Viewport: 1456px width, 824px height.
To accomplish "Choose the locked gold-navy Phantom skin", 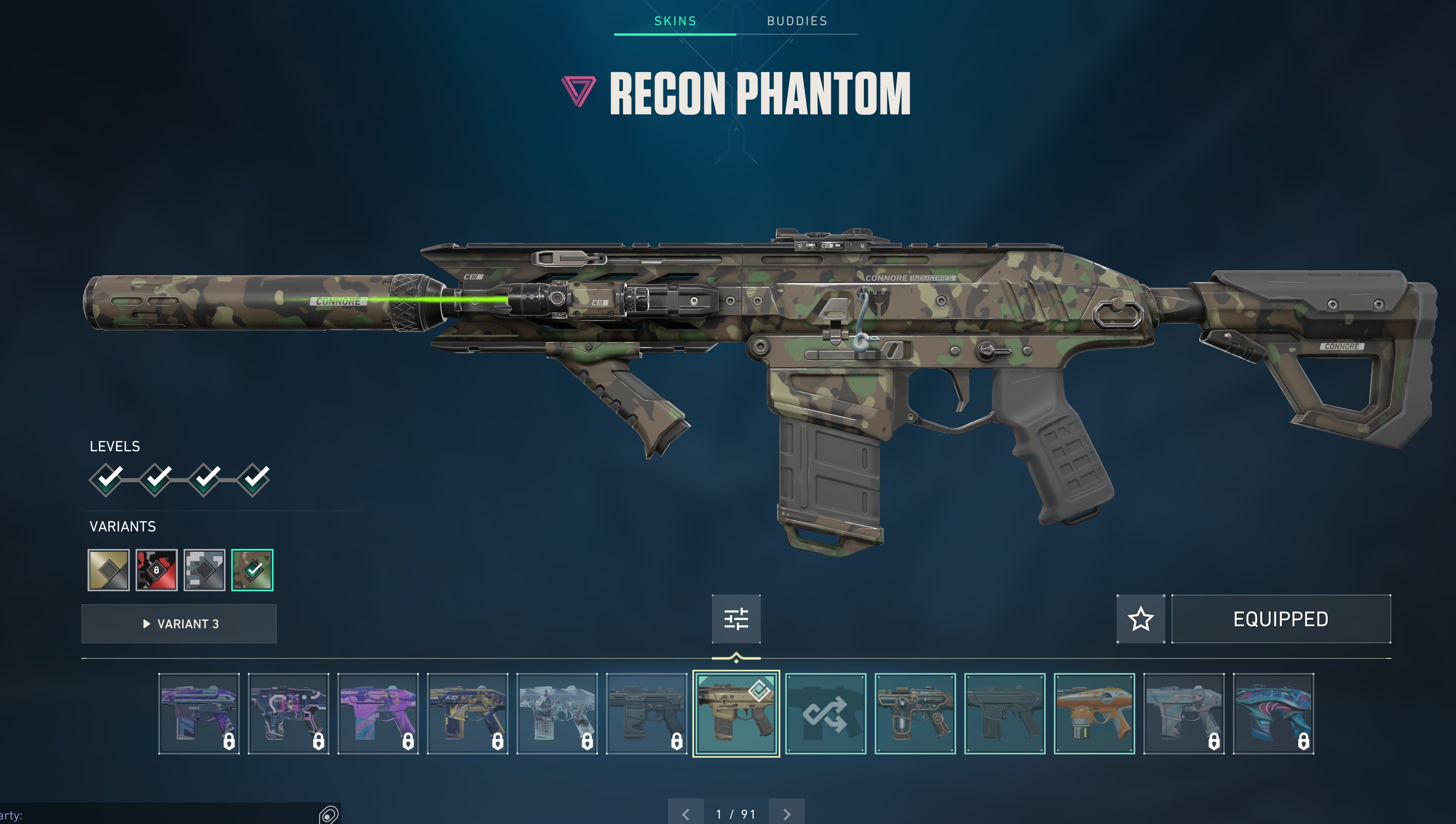I will pyautogui.click(x=467, y=713).
